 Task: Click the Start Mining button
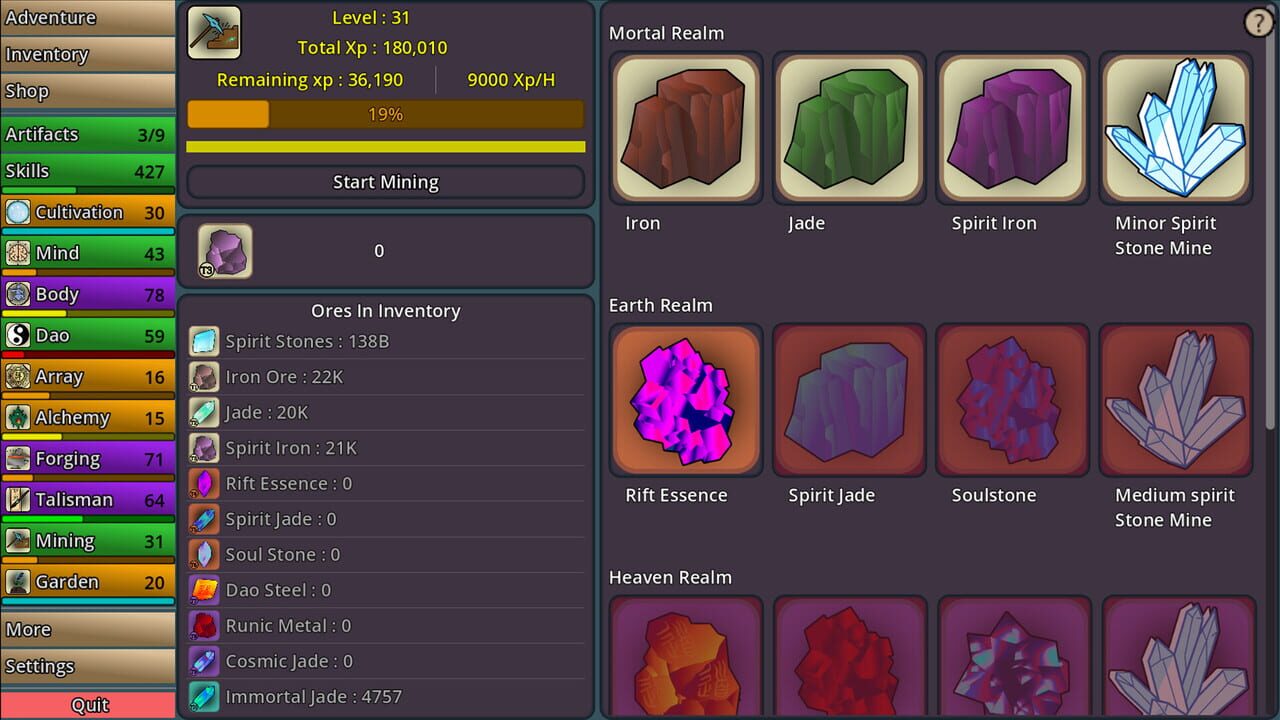click(x=385, y=182)
